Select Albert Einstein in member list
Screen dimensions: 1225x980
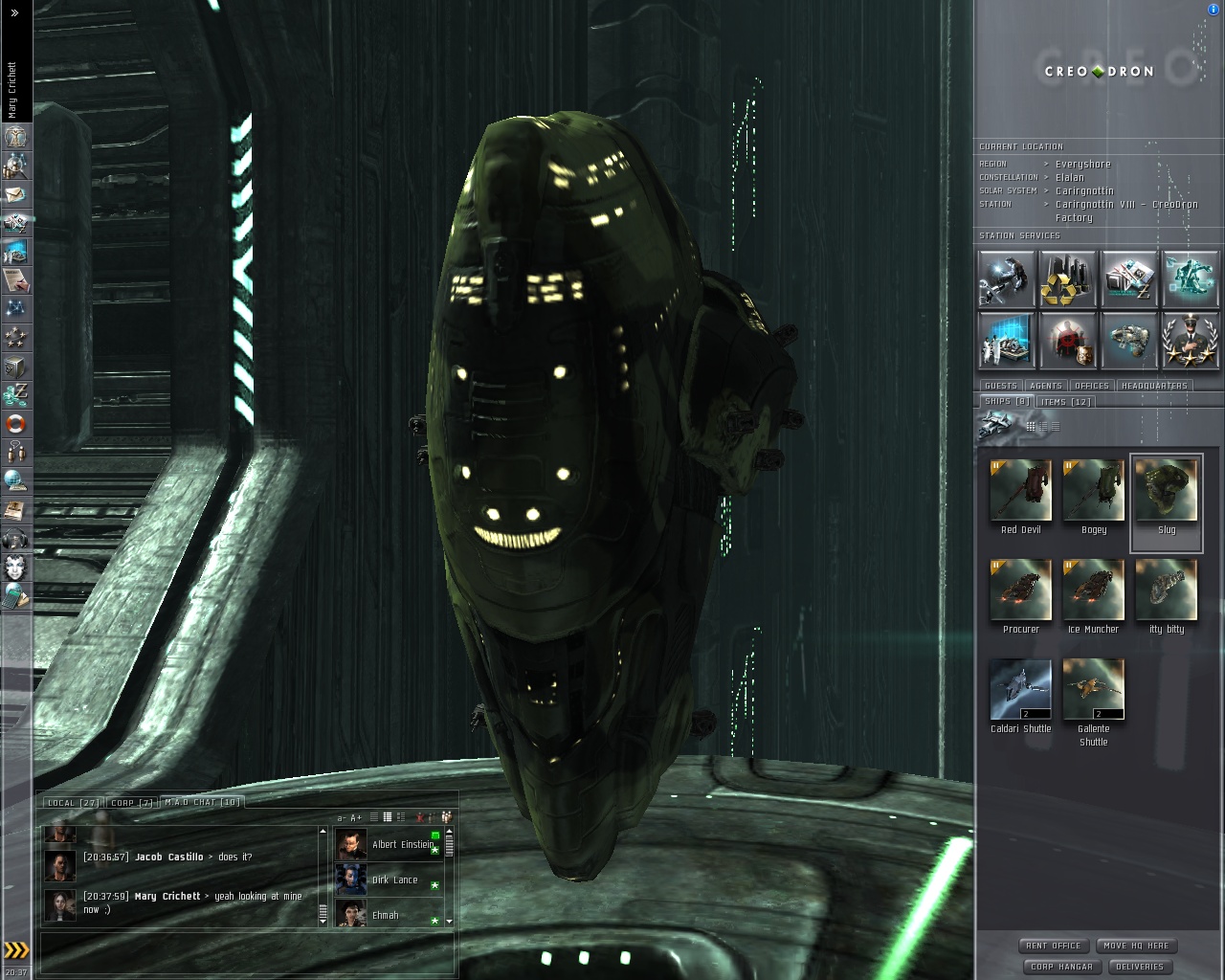(402, 845)
